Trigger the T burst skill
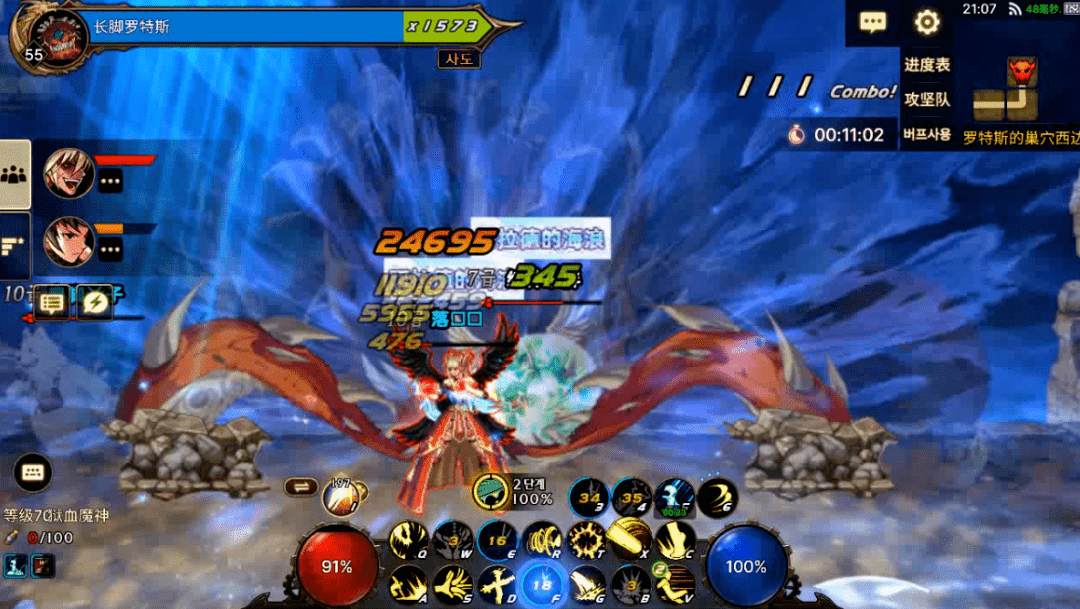Image resolution: width=1080 pixels, height=609 pixels. coord(585,541)
